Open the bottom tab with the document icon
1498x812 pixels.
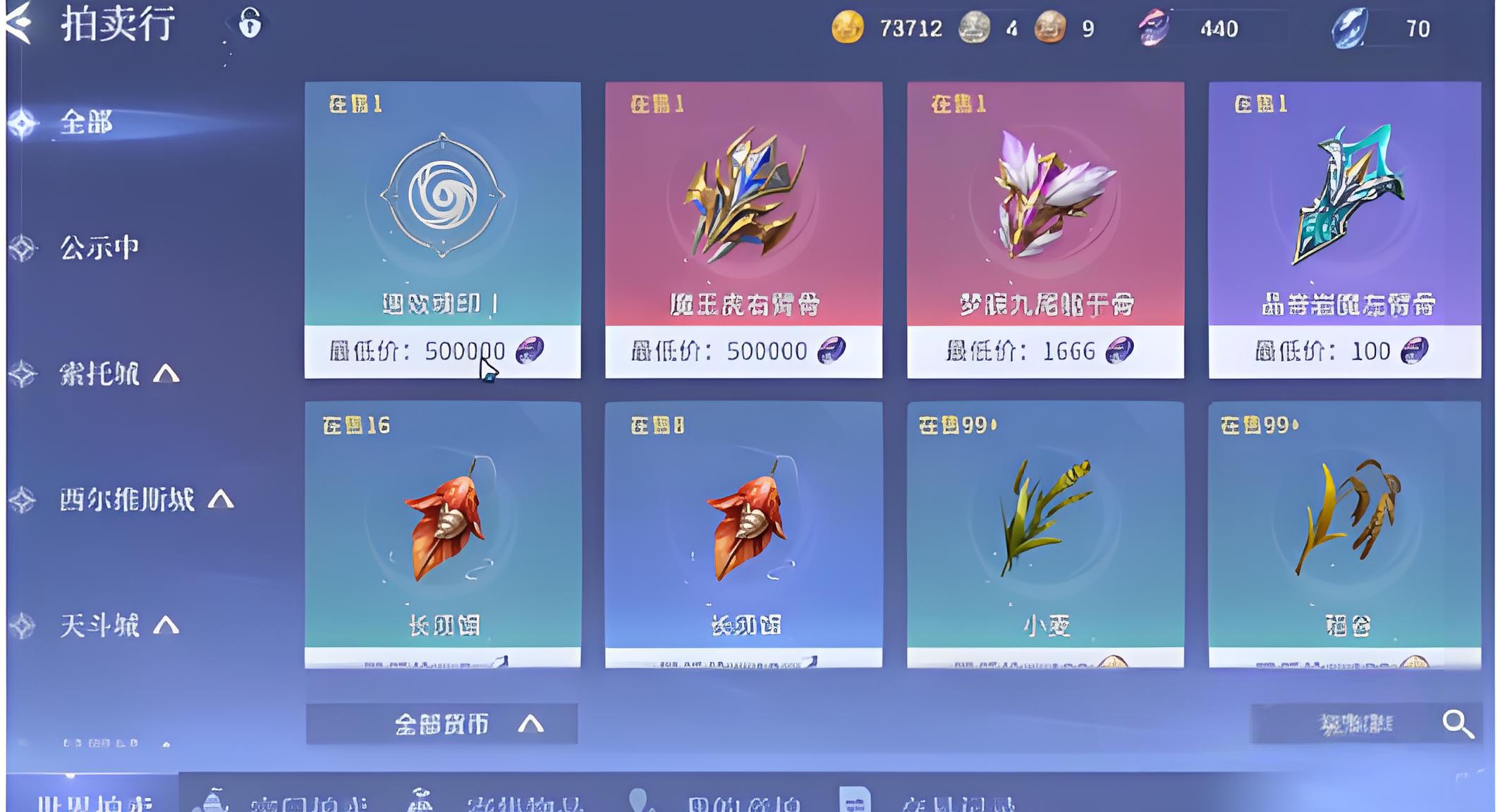click(x=925, y=802)
